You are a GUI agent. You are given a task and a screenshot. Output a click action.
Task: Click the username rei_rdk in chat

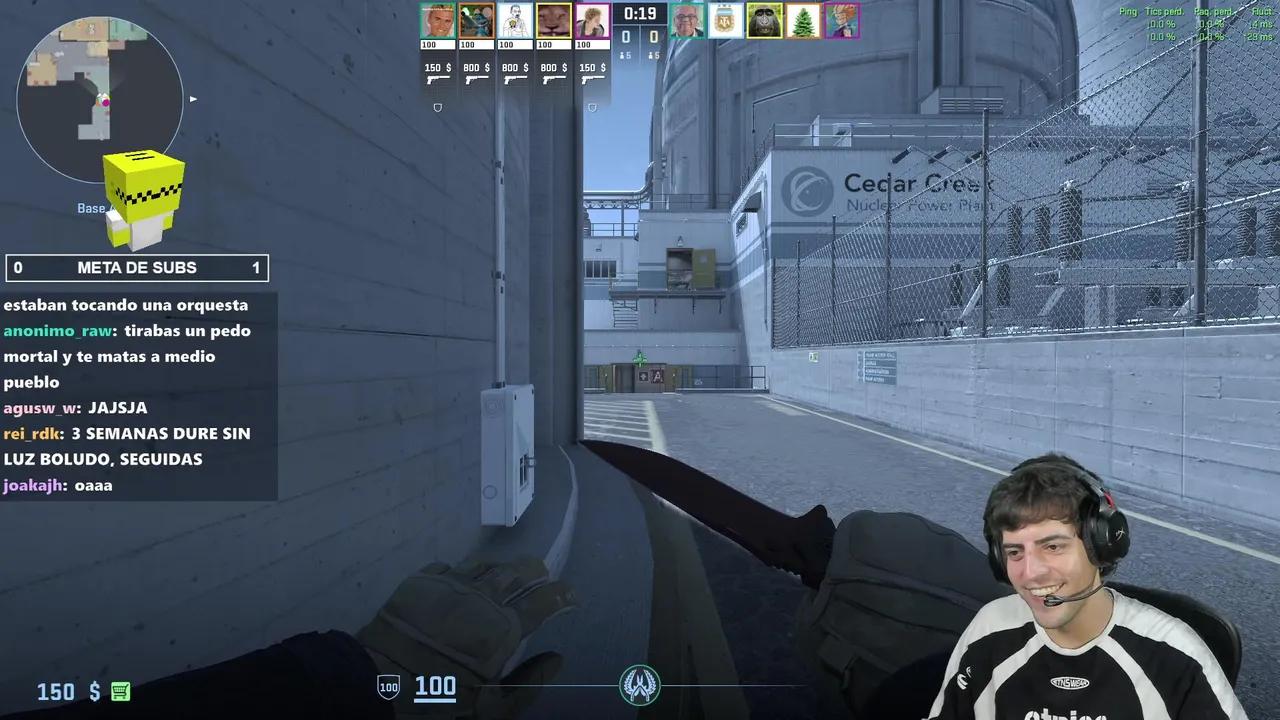pos(33,433)
